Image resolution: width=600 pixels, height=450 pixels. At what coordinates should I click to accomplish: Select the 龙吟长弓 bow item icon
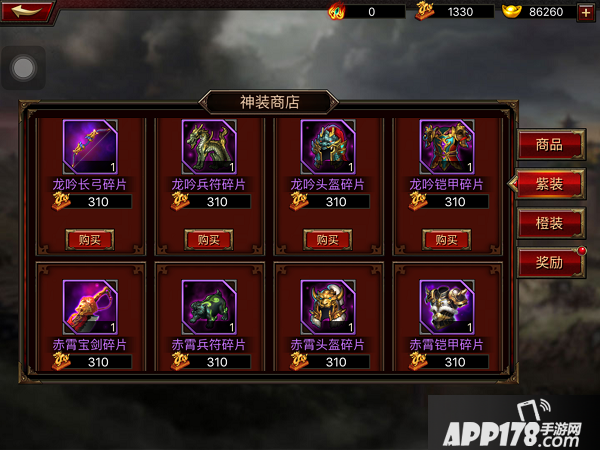point(90,147)
